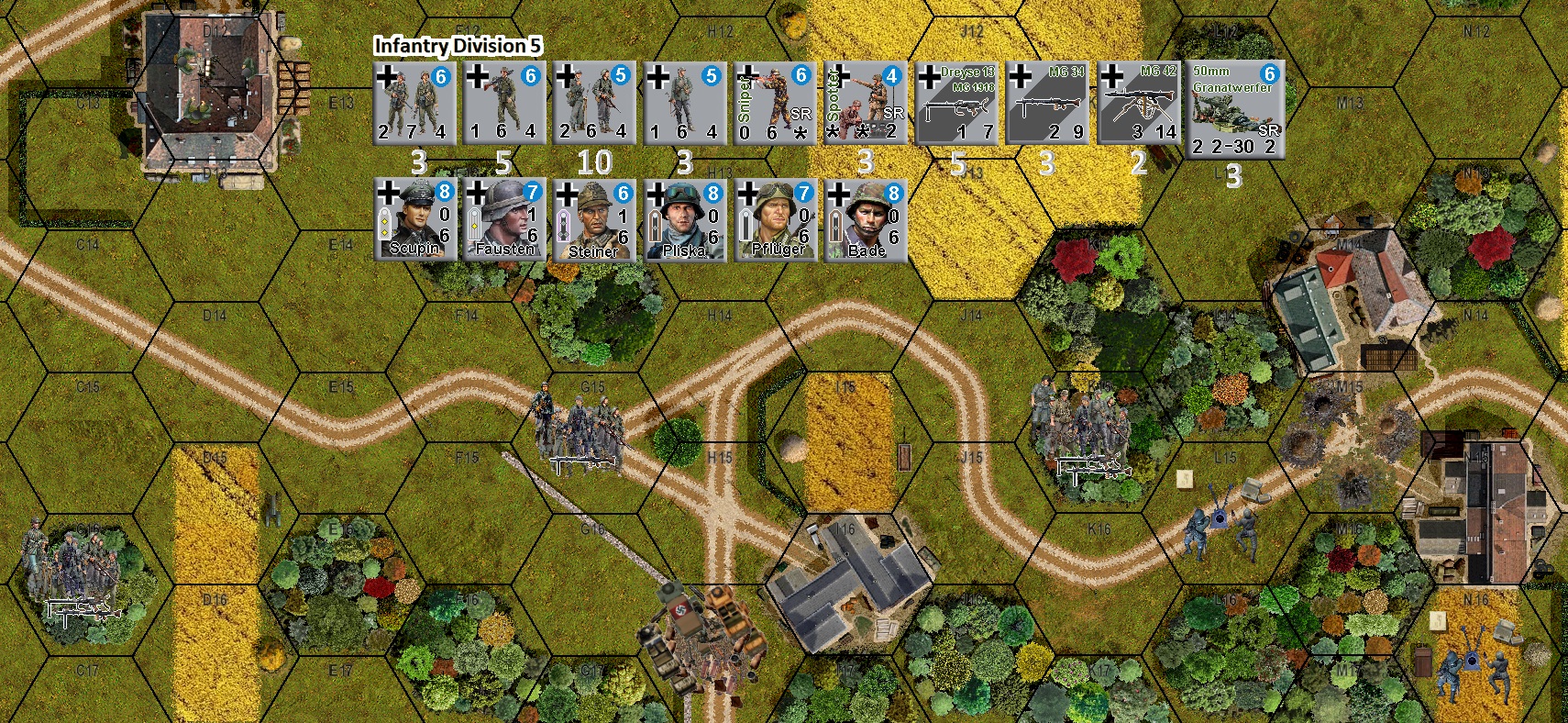
Task: Select the Sniper unit counter
Action: 774,101
